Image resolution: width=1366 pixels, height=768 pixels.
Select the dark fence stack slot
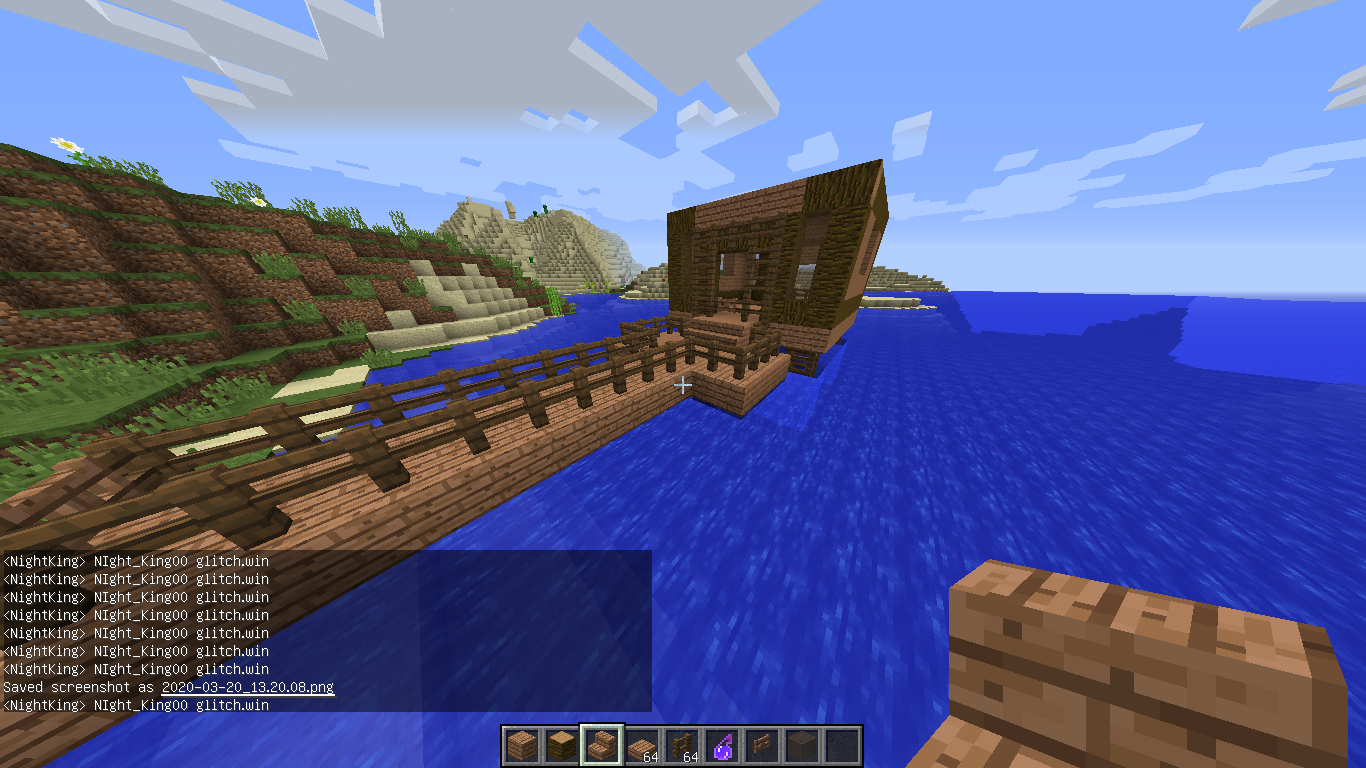(682, 746)
